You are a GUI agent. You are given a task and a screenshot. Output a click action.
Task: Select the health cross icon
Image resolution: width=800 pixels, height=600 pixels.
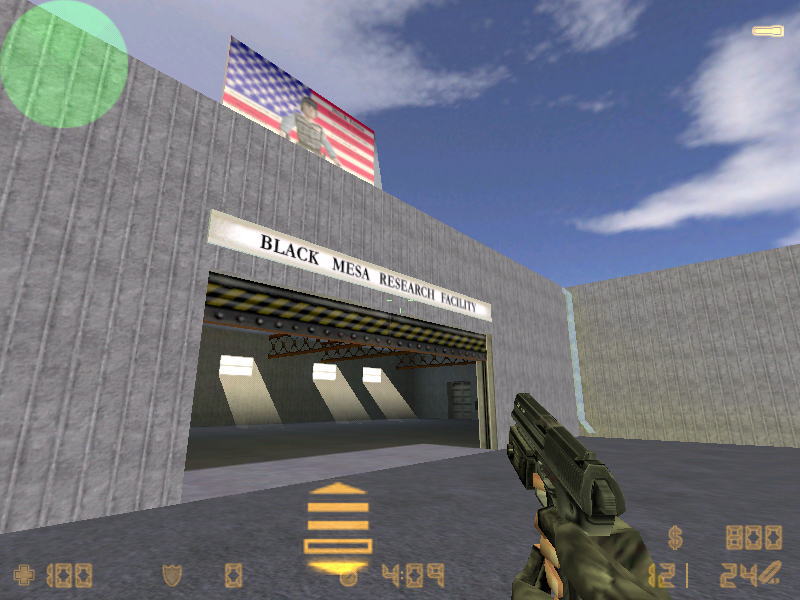tap(23, 575)
